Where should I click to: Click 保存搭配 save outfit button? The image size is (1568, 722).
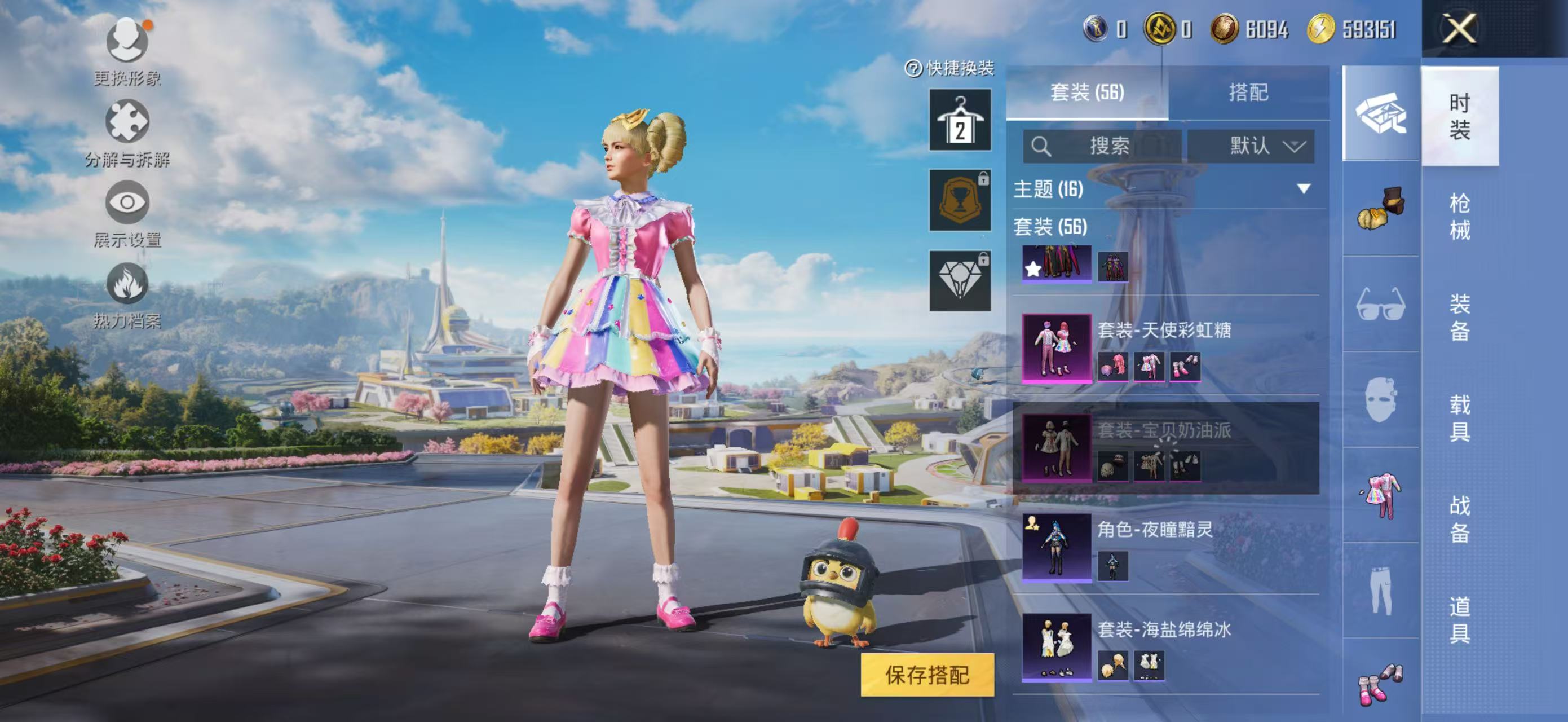tap(926, 675)
